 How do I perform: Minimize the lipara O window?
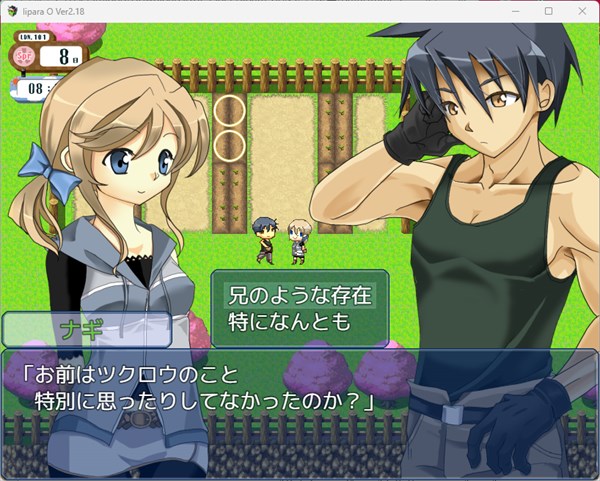(519, 11)
